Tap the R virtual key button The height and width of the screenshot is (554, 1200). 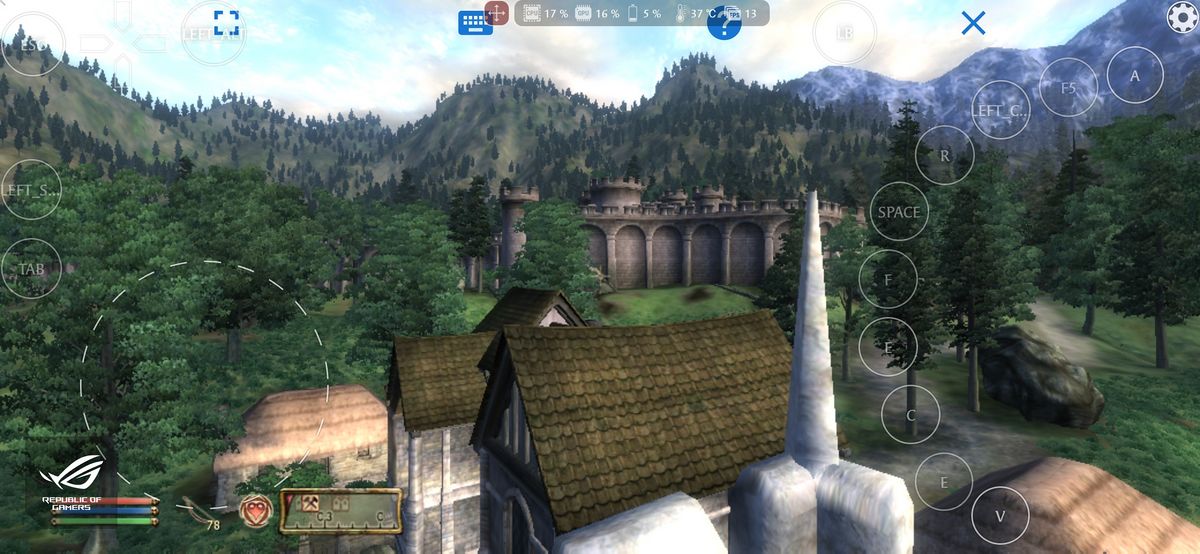pos(945,155)
